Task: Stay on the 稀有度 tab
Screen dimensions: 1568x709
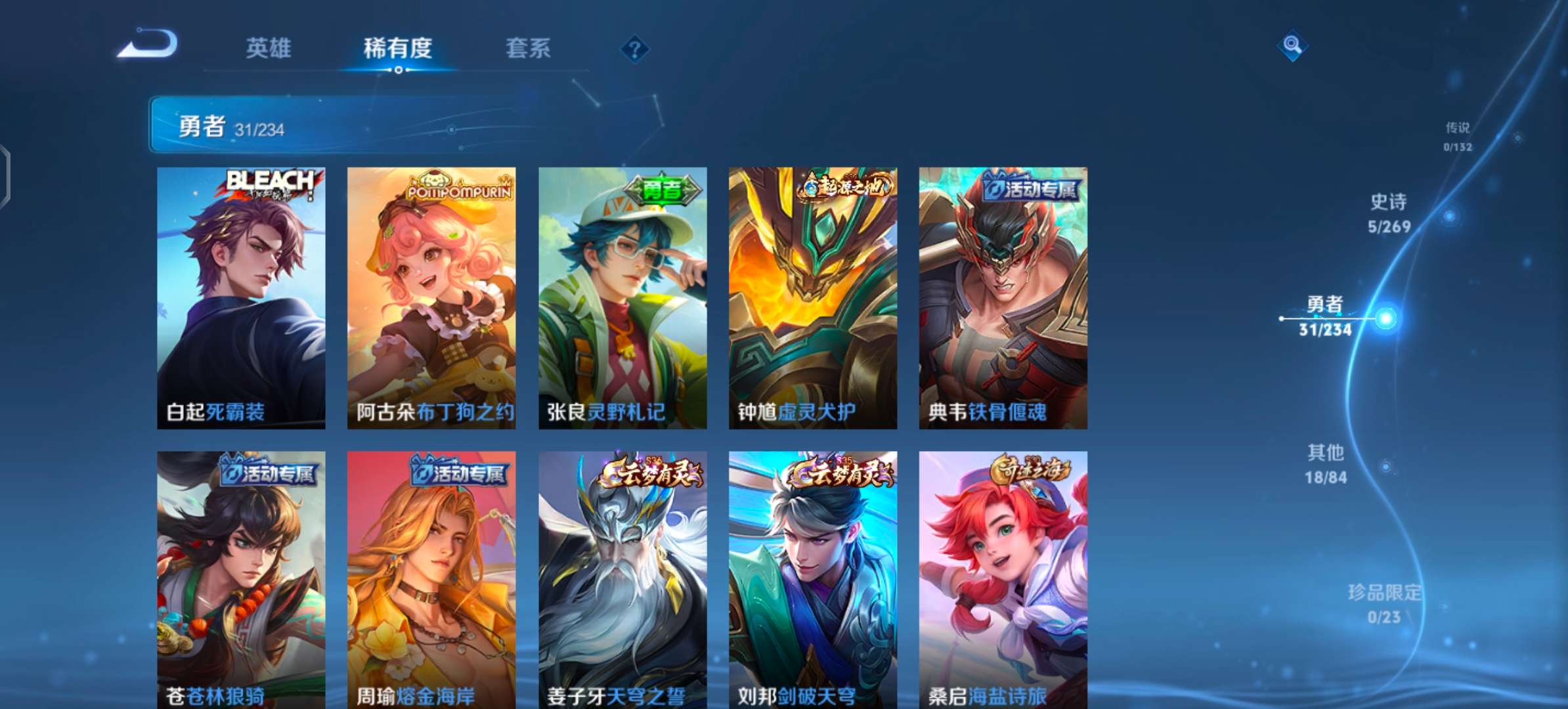Action: (399, 49)
